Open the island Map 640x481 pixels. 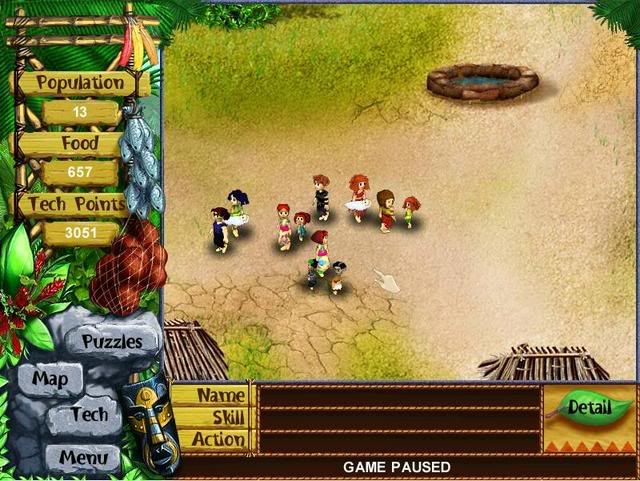(x=50, y=379)
